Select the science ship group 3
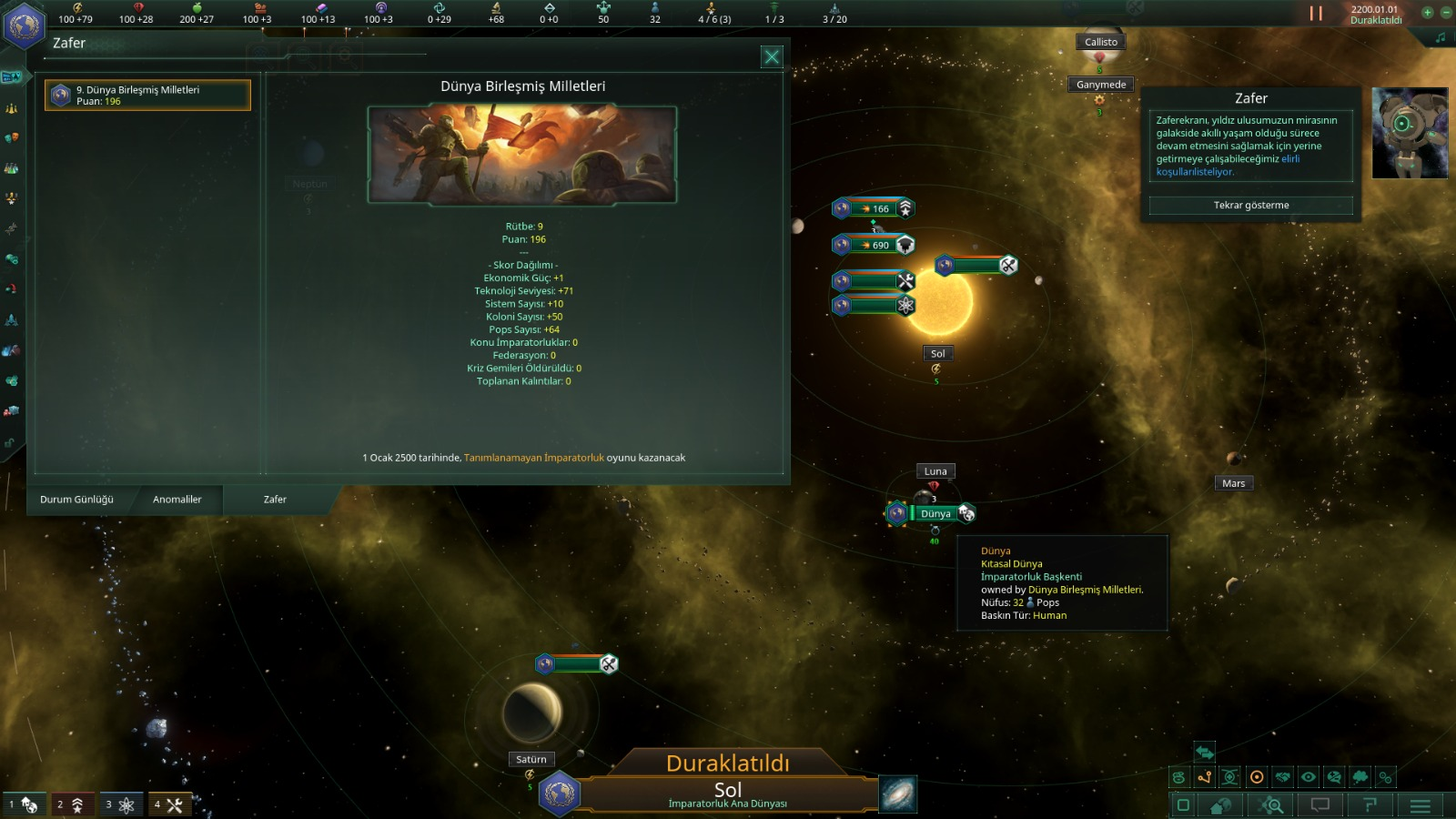 pos(121,804)
